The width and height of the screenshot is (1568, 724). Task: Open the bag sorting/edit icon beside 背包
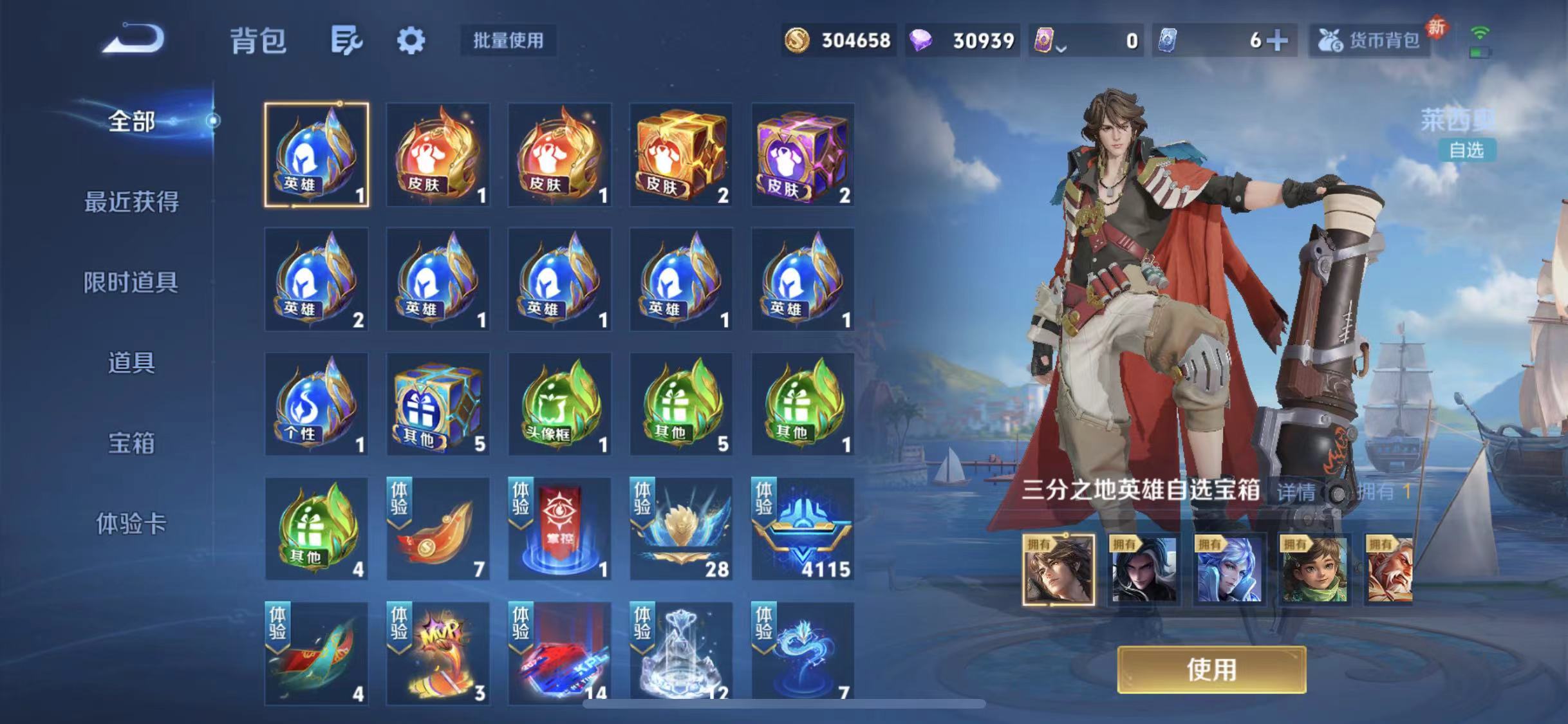pyautogui.click(x=348, y=40)
